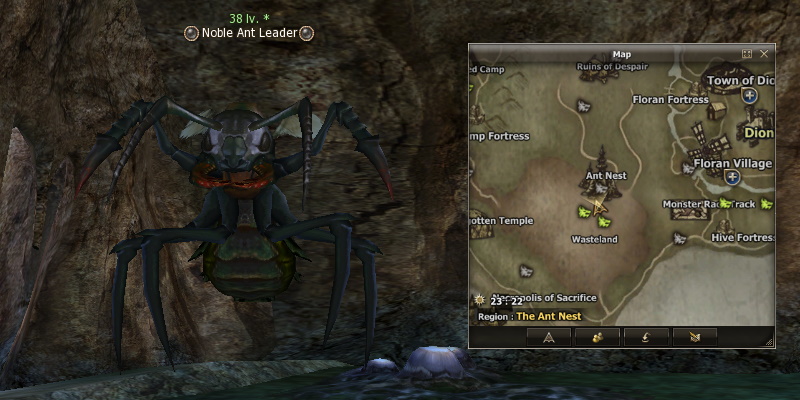Click the second map toolbar button with the gold icon
Viewport: 800px width, 400px height.
597,337
